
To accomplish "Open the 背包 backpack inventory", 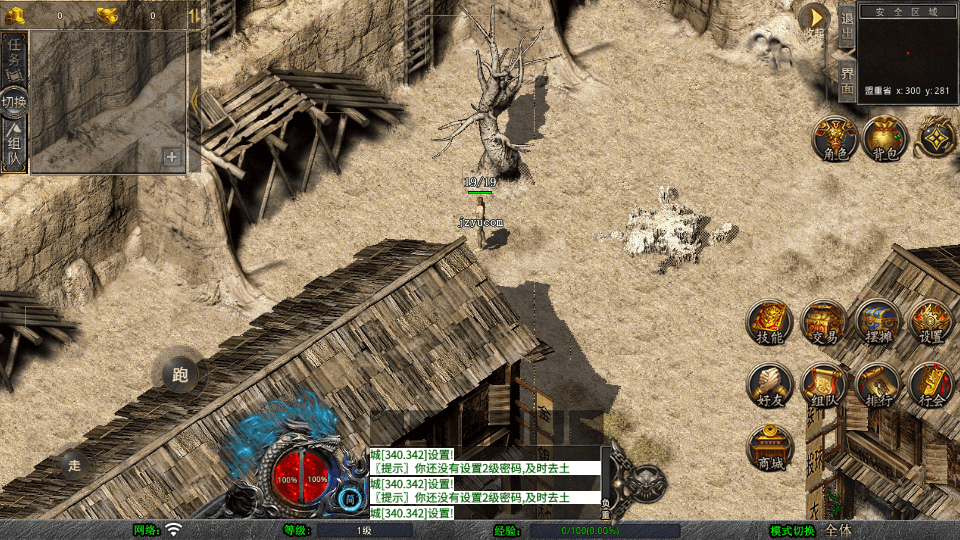I will (x=885, y=138).
